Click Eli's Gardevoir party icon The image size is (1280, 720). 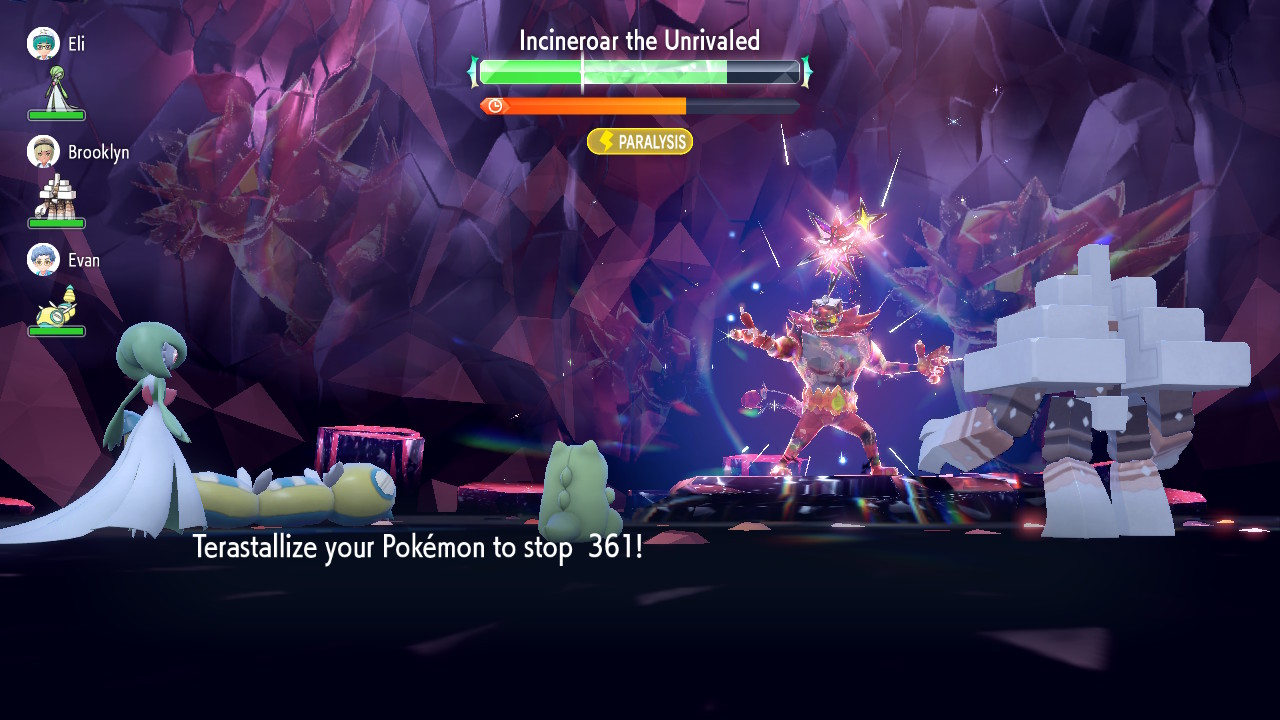coord(56,88)
